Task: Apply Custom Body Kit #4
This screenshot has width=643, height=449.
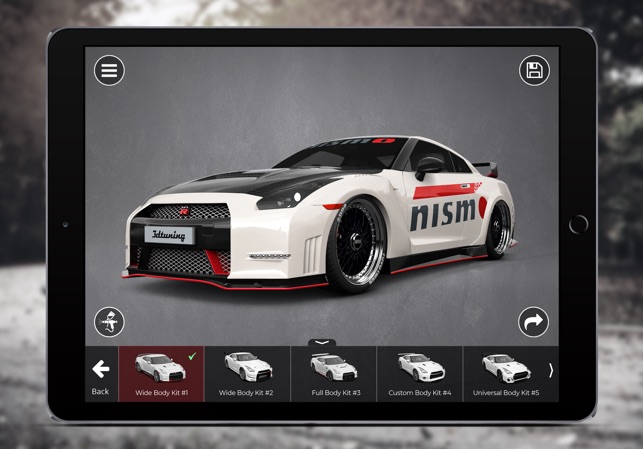Action: pos(420,374)
